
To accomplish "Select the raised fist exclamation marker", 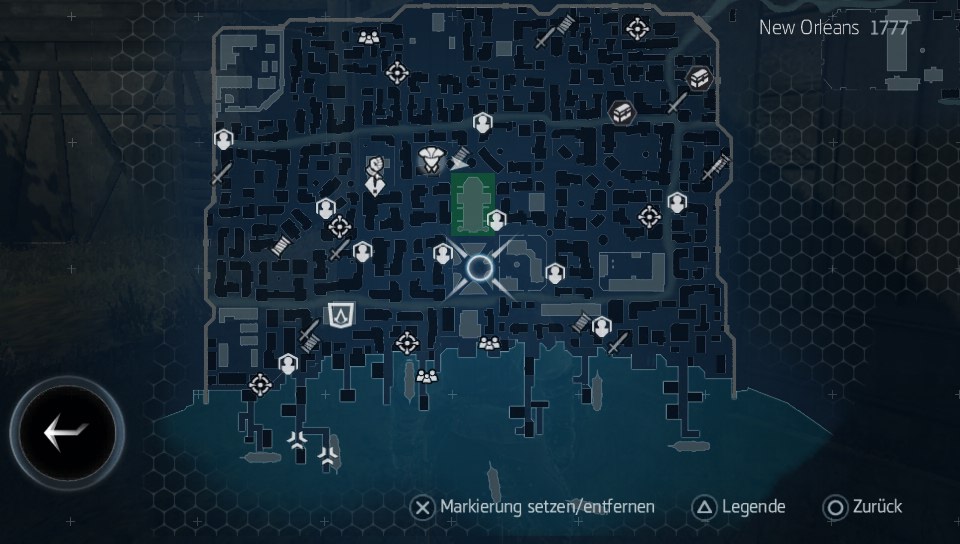I will [x=376, y=175].
